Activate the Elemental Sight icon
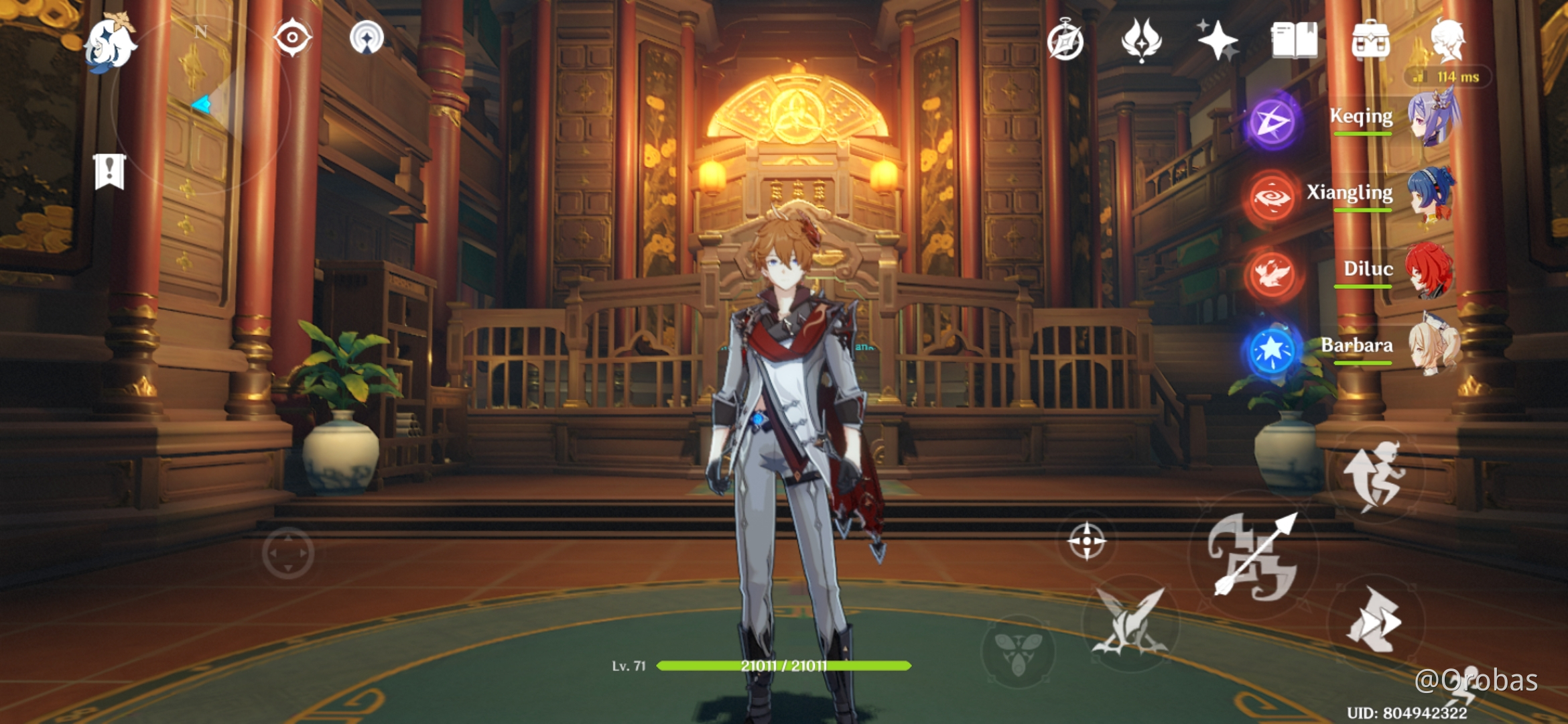Viewport: 1568px width, 724px height. (291, 38)
